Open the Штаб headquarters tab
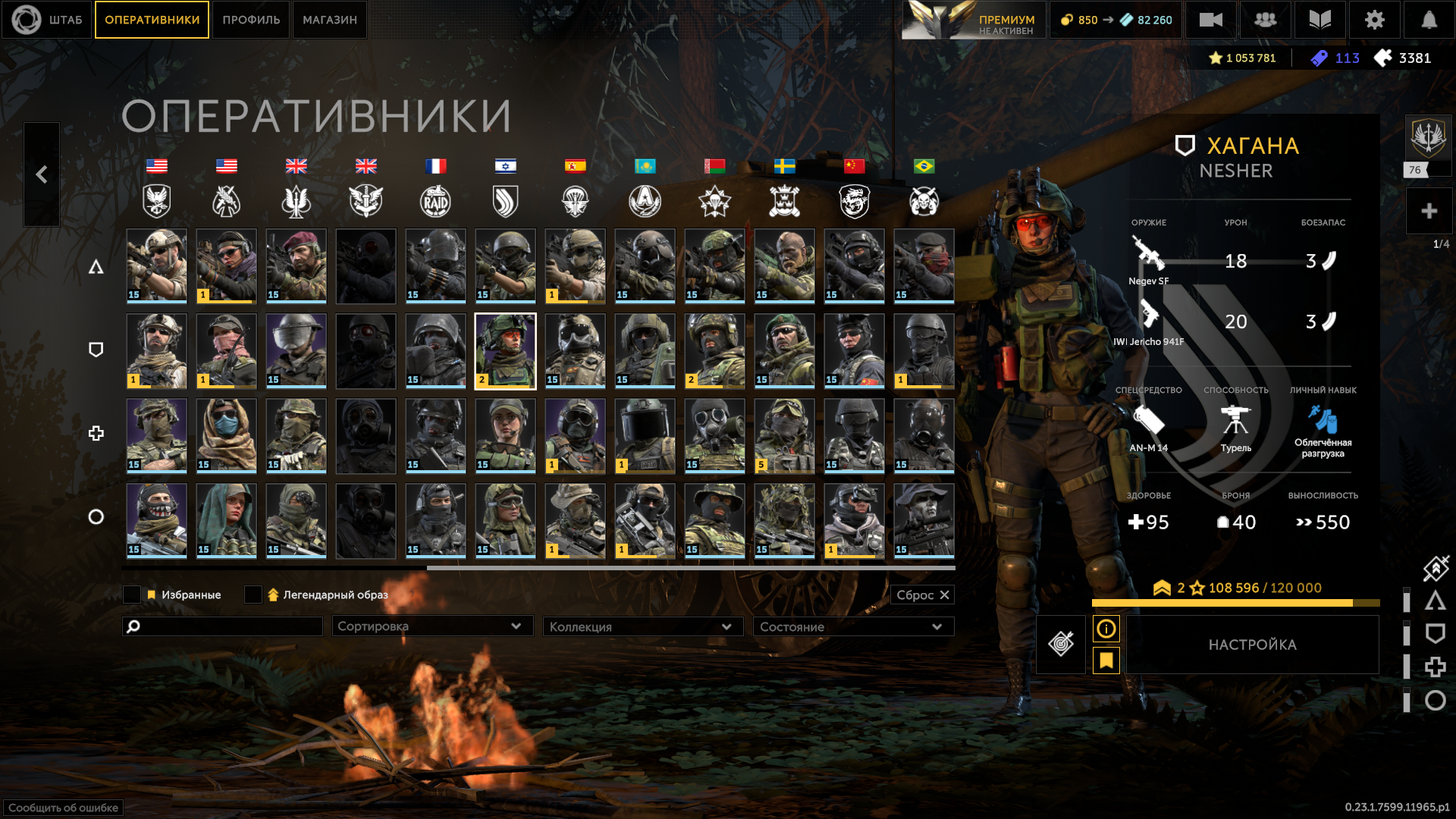 click(x=47, y=20)
